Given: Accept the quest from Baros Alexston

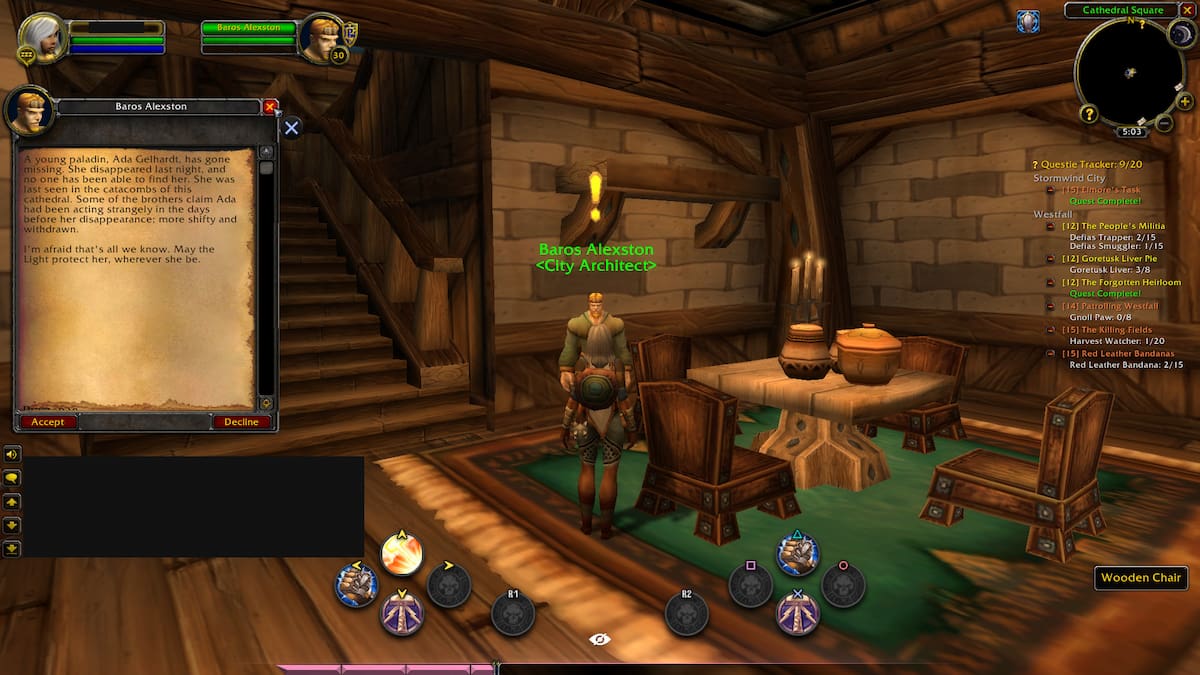Looking at the screenshot, I should [x=47, y=422].
